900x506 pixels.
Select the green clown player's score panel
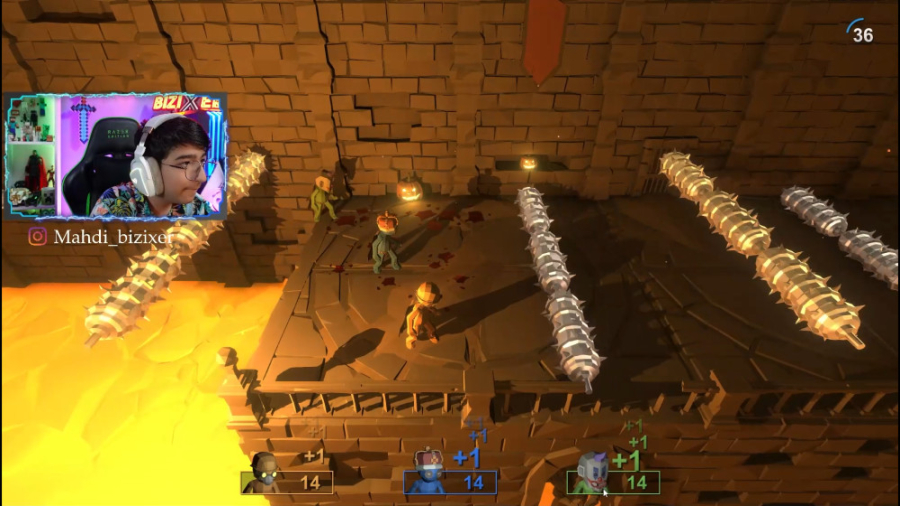click(x=613, y=482)
